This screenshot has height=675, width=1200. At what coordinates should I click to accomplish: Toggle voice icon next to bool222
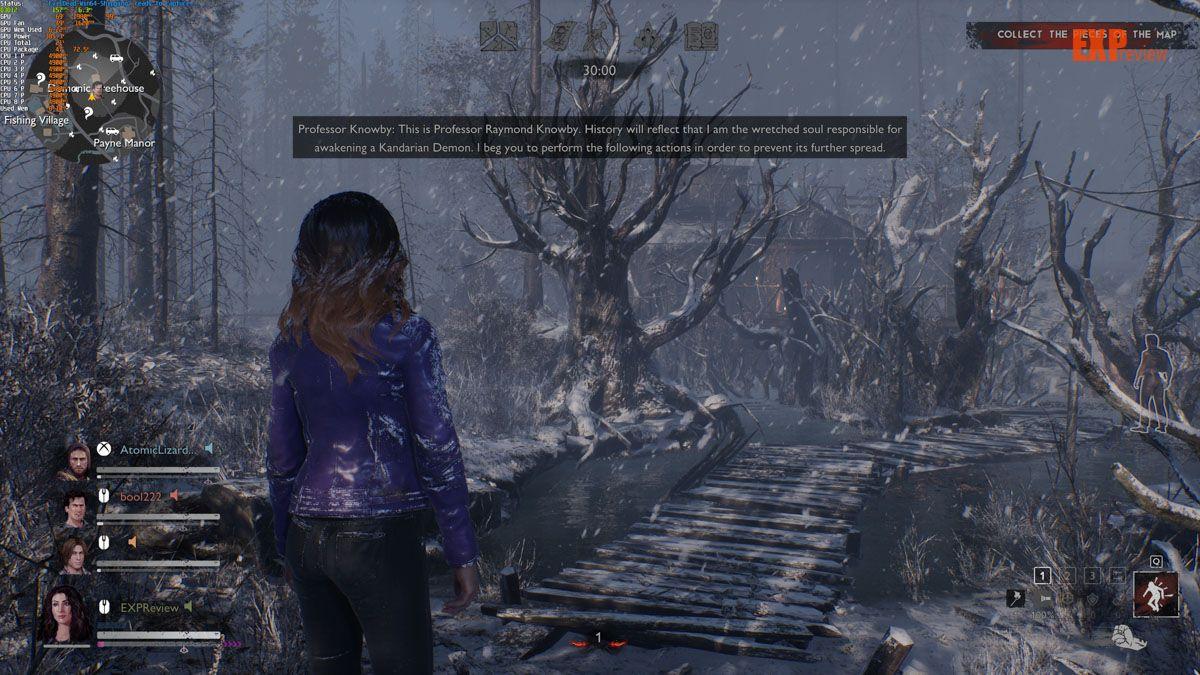174,495
